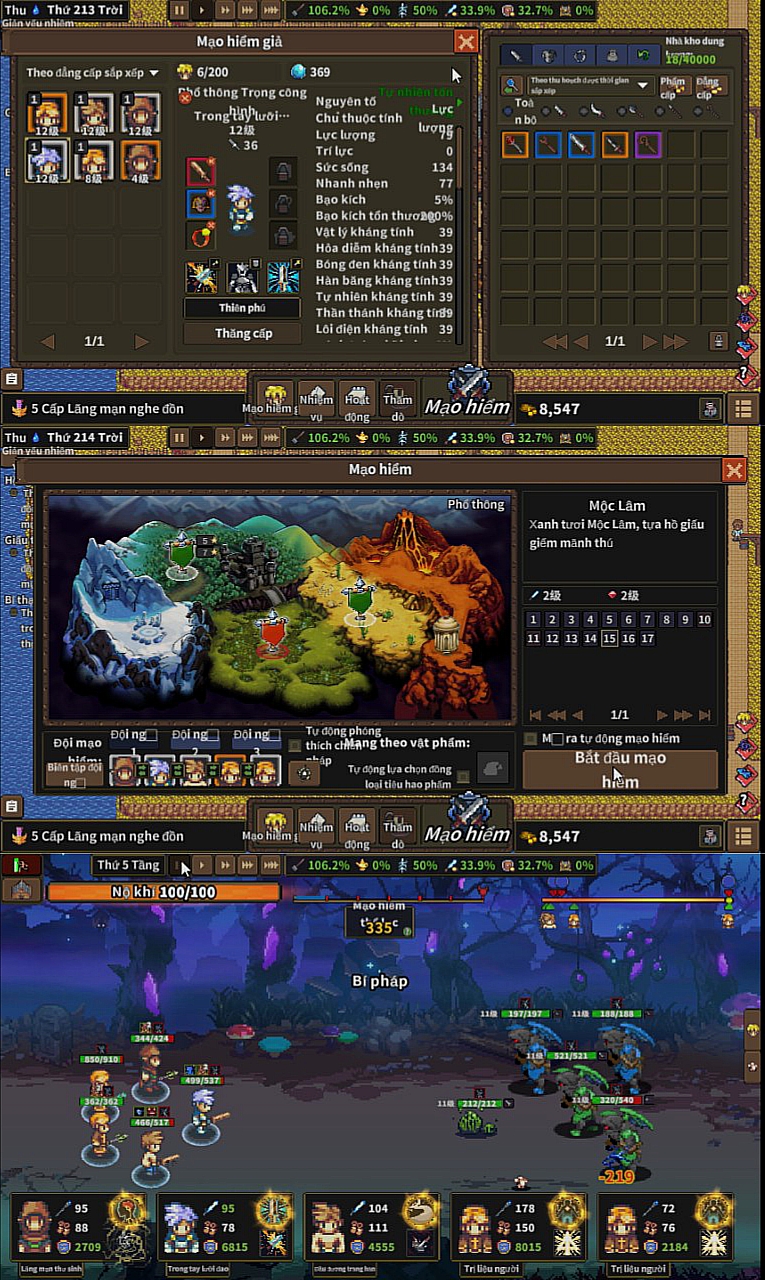
Task: Click the Bí pháp label in battle
Action: 380,981
